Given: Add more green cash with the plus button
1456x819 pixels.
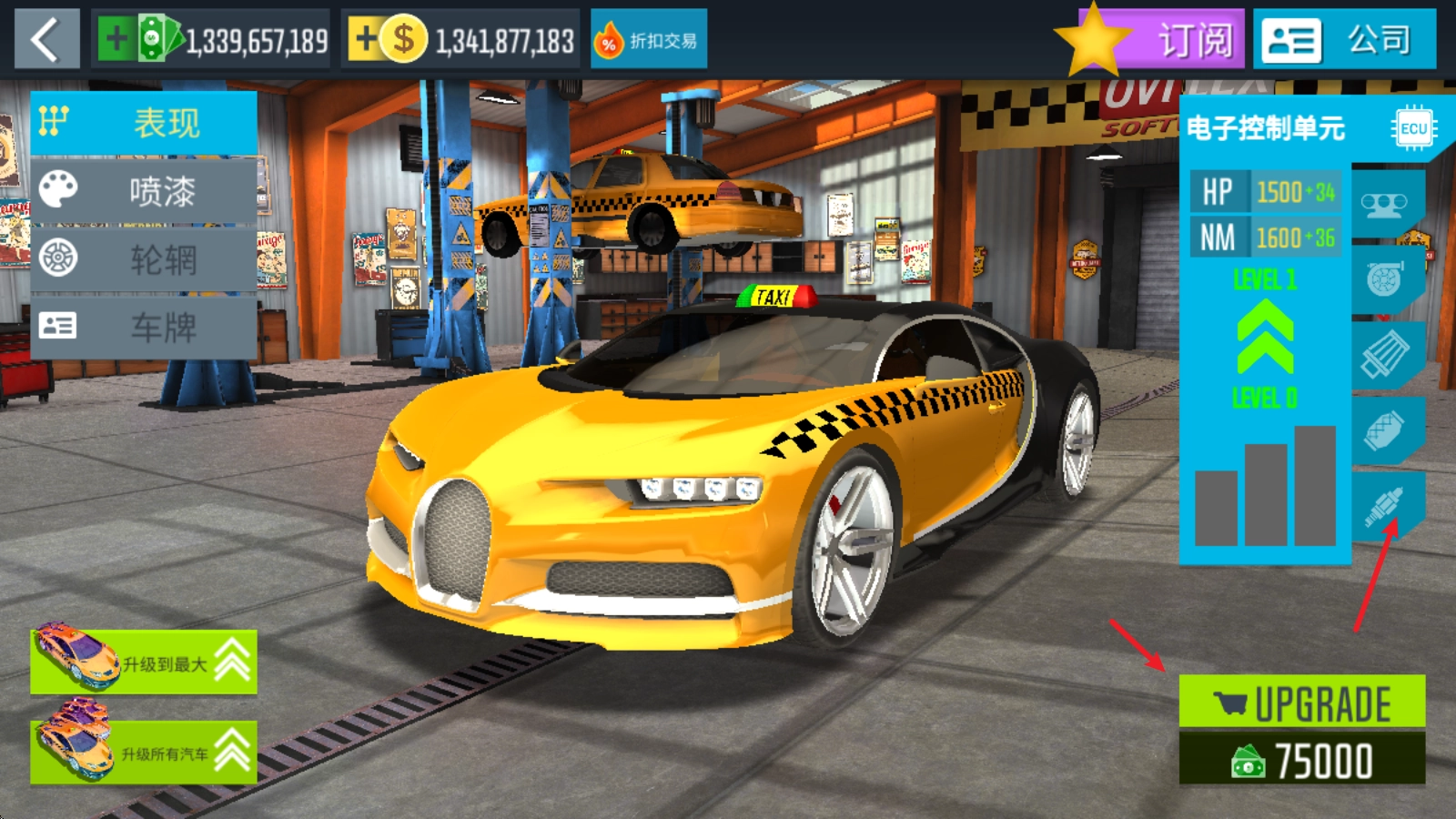Looking at the screenshot, I should coord(116,39).
